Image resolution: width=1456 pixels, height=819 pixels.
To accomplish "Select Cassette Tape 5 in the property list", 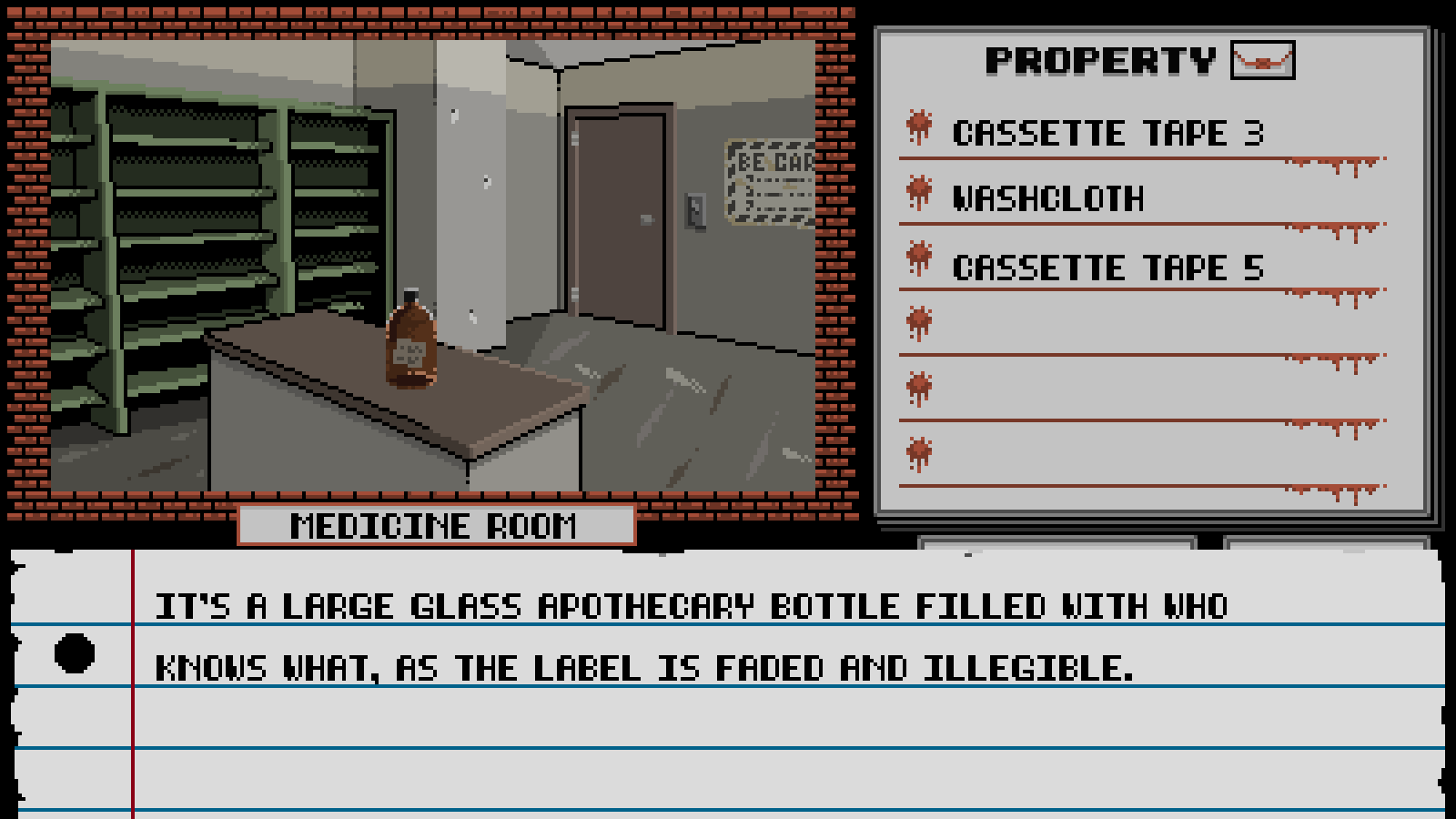I will point(1107,268).
